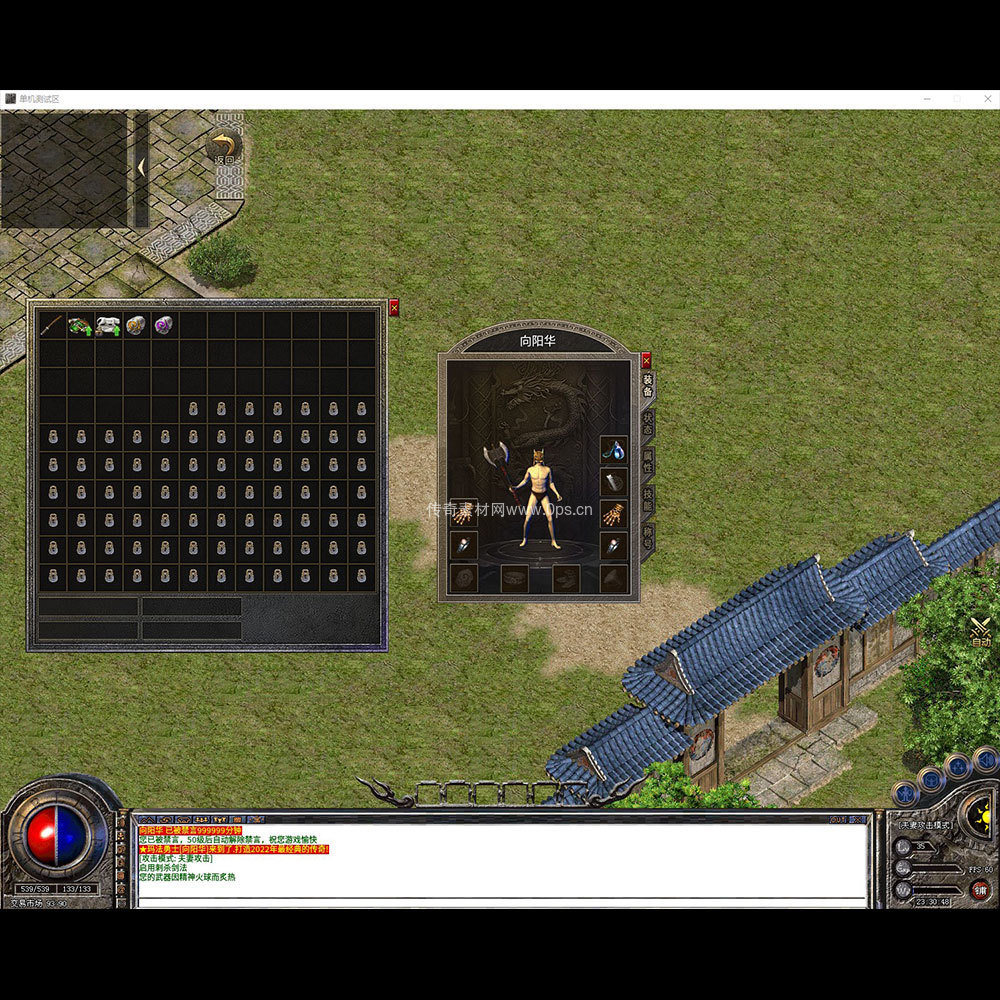The width and height of the screenshot is (1000, 1000).
Task: Switch to the 状态 tab
Action: (x=647, y=423)
